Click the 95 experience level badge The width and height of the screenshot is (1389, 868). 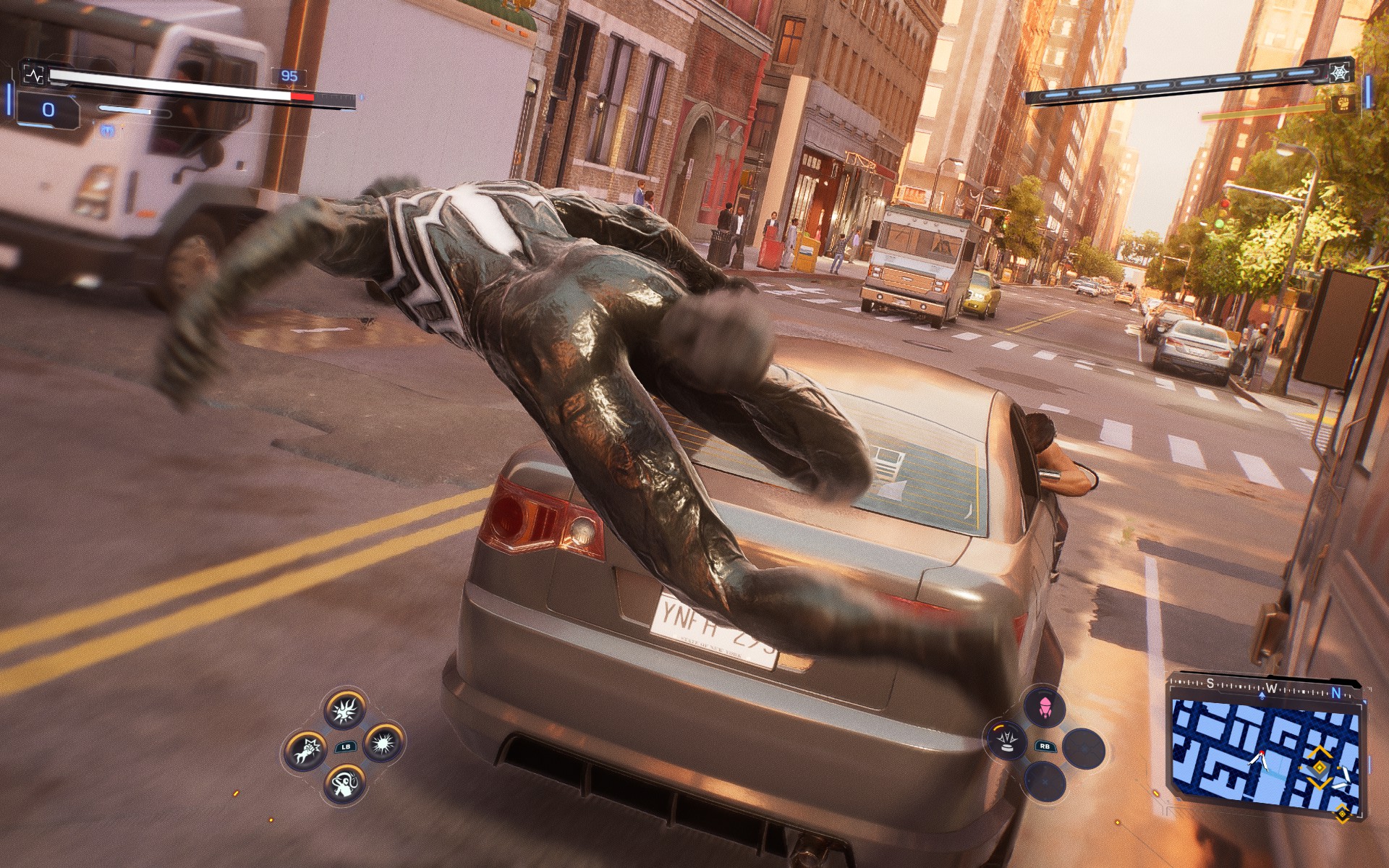(x=289, y=75)
